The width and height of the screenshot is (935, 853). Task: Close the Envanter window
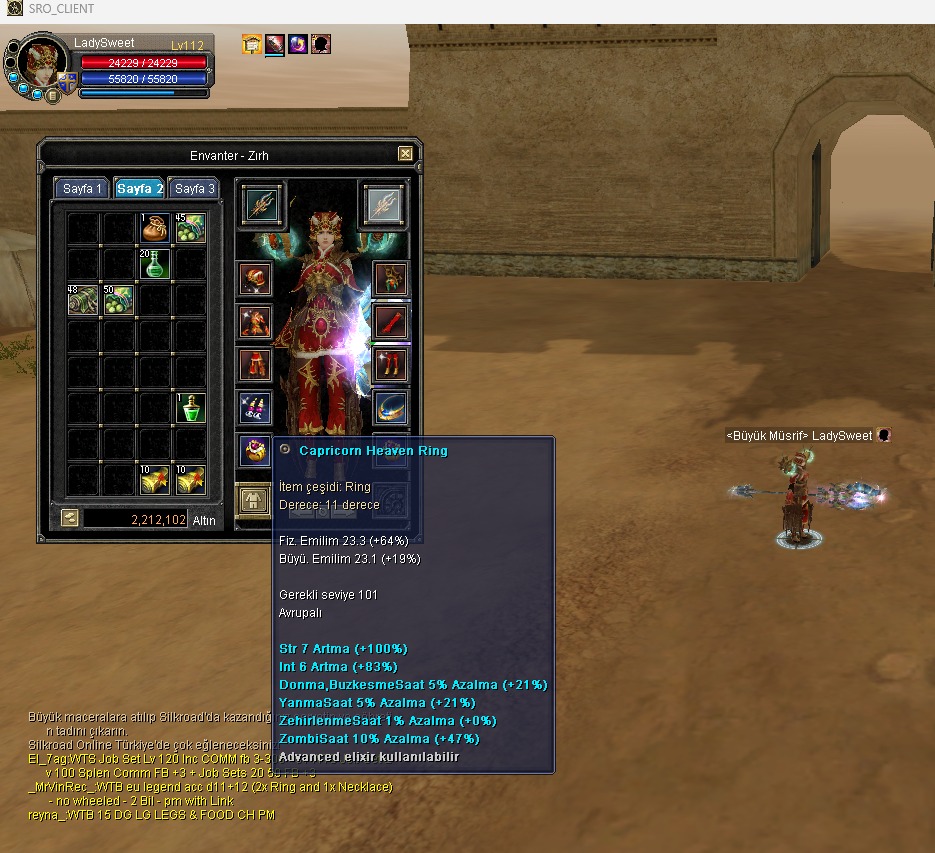tap(405, 154)
